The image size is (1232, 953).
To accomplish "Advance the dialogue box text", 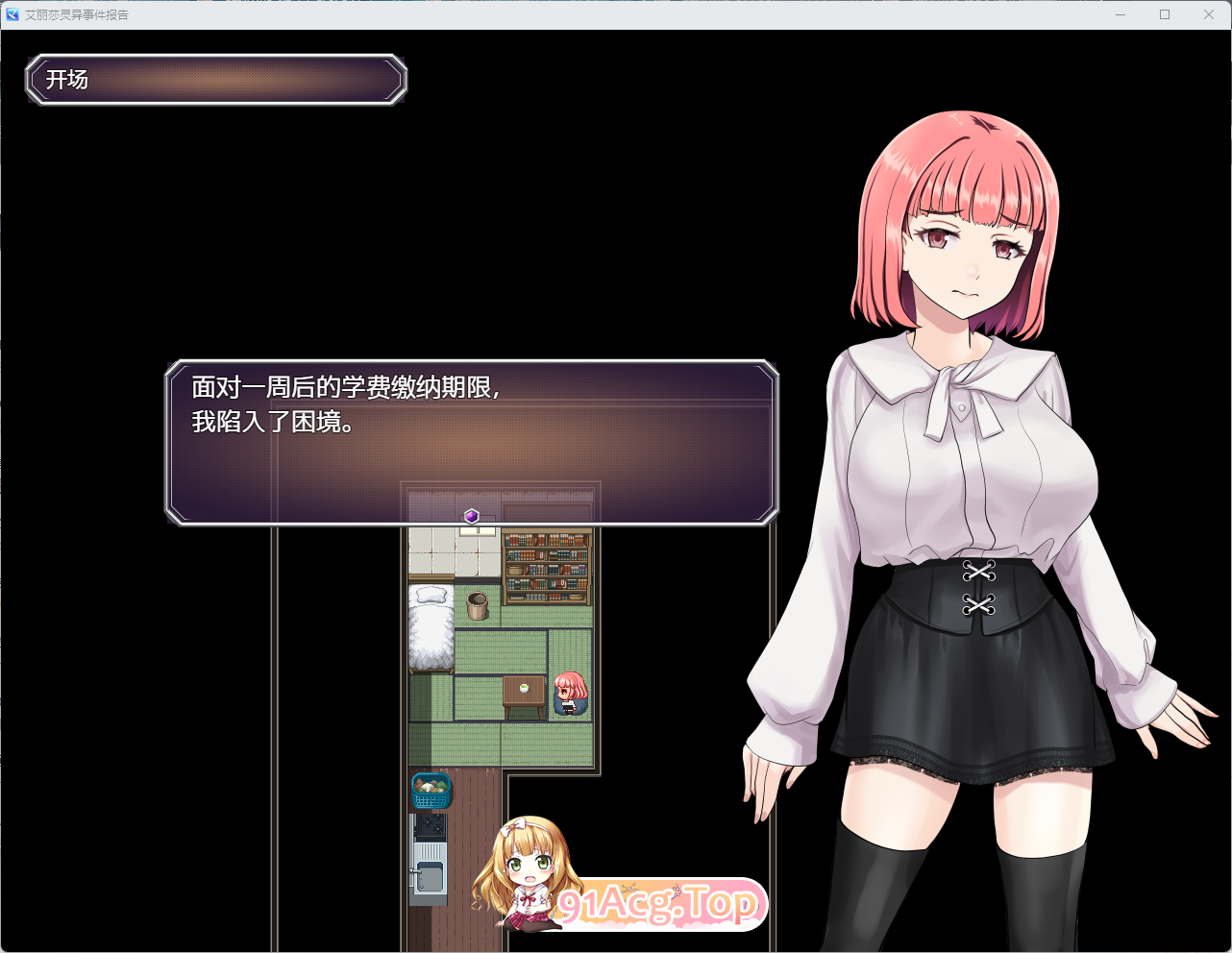I will click(471, 442).
